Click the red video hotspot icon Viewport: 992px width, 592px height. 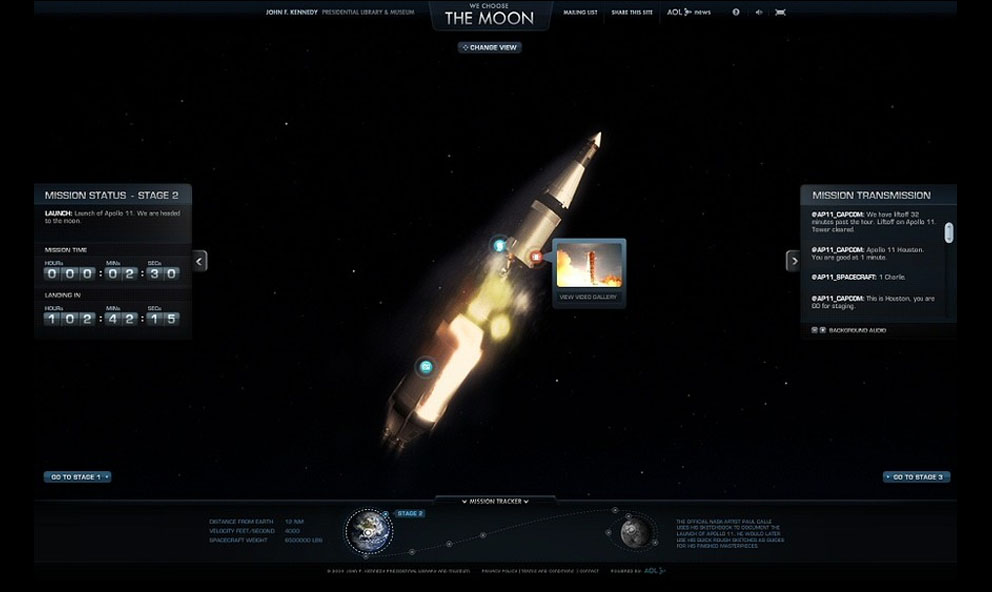[536, 257]
